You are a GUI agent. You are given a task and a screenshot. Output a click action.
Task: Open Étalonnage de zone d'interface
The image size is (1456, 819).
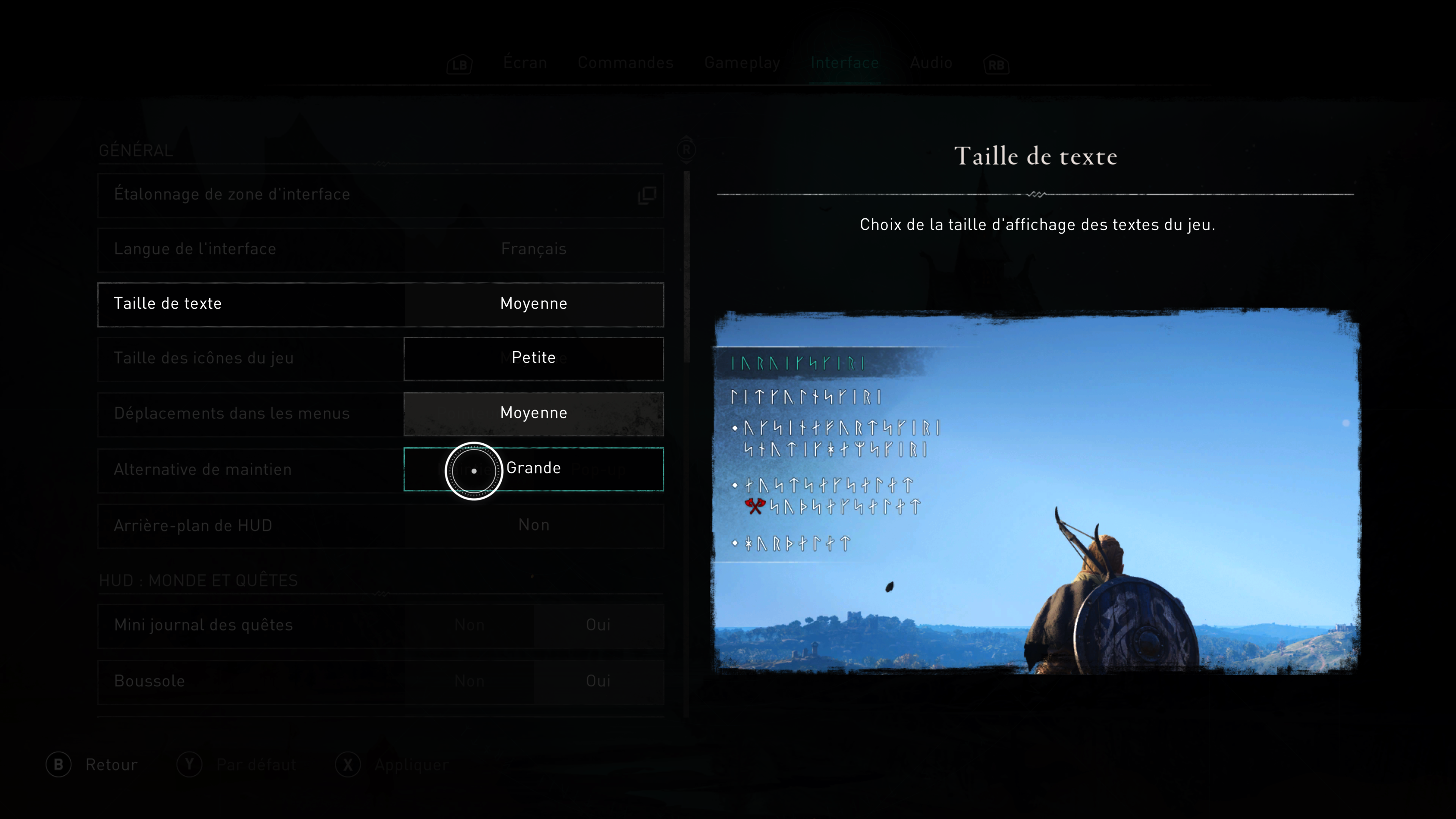tap(380, 195)
